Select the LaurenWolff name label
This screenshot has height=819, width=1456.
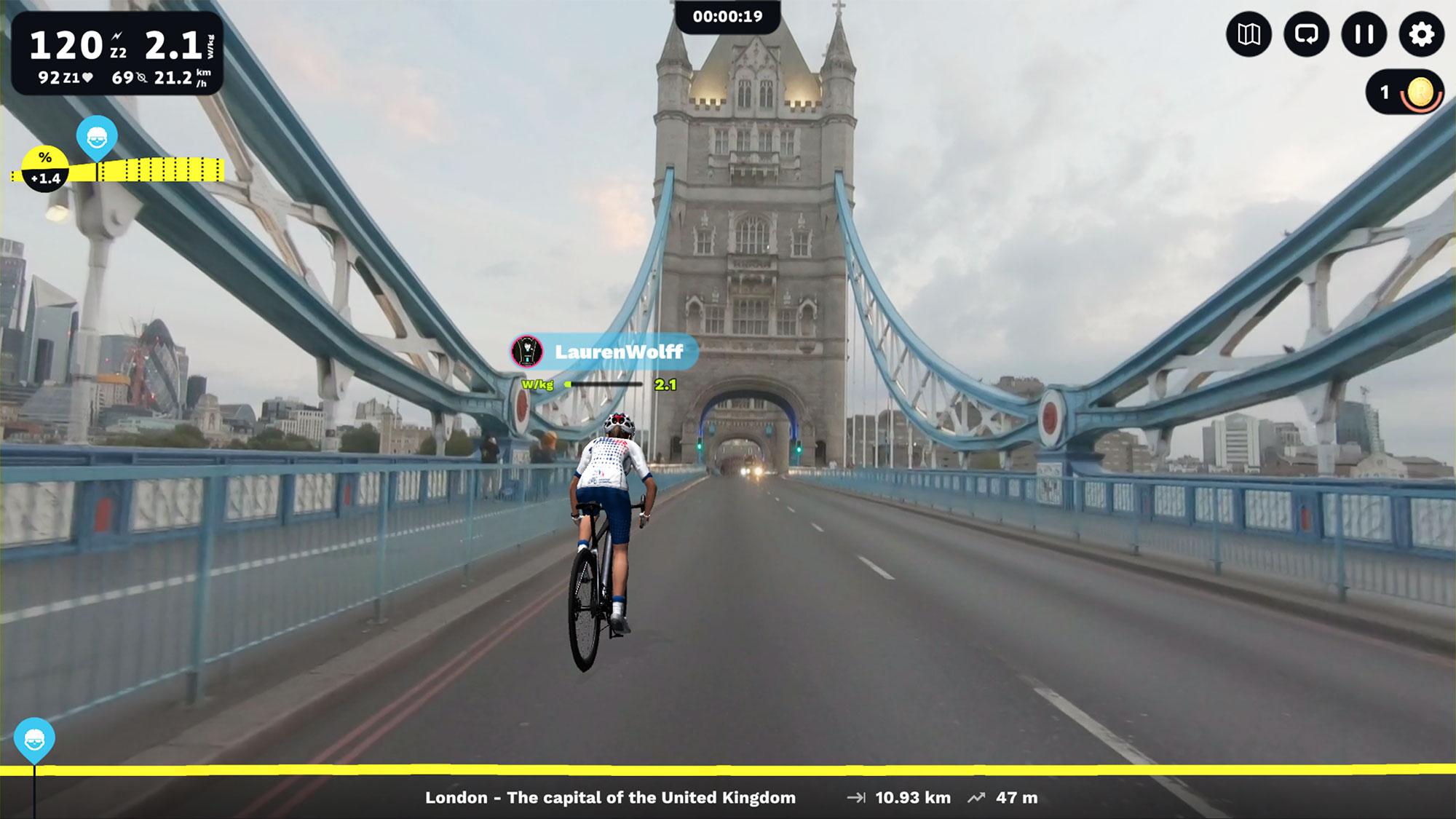coord(620,352)
